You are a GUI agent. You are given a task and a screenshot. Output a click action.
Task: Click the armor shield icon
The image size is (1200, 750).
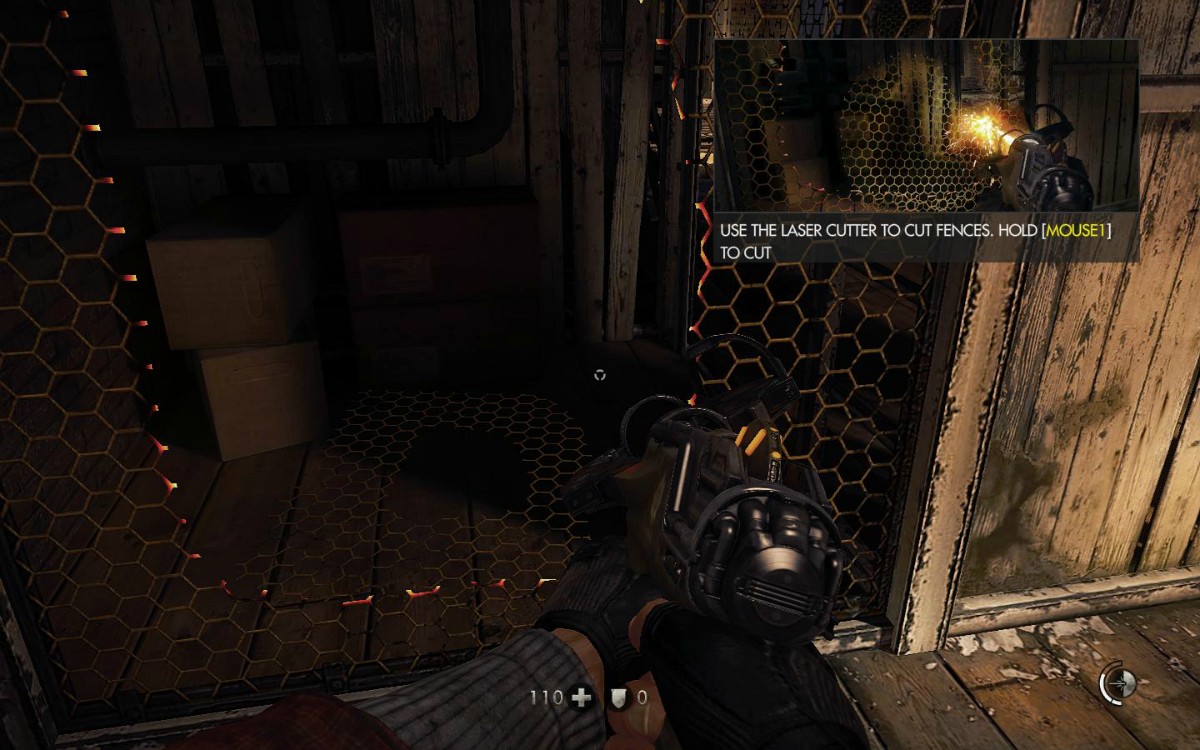point(618,698)
